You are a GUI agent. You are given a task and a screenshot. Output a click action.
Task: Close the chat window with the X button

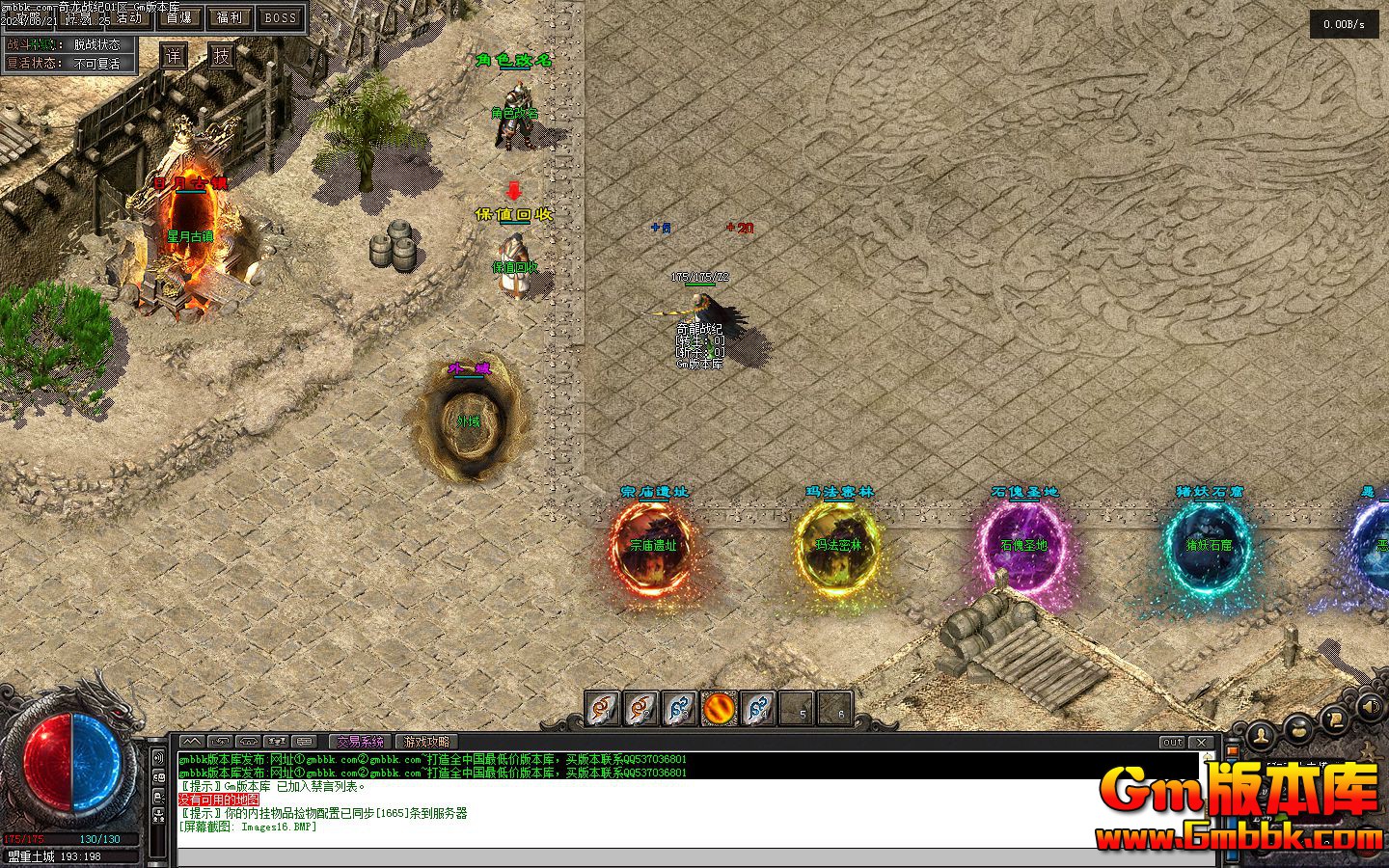[x=1202, y=742]
